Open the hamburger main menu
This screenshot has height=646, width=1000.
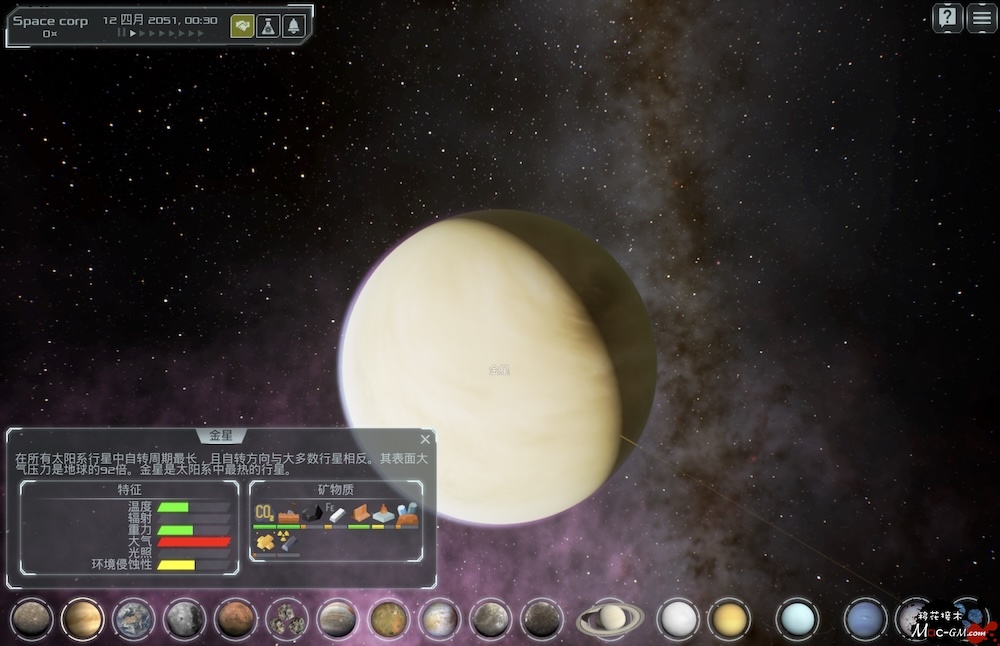(x=982, y=18)
